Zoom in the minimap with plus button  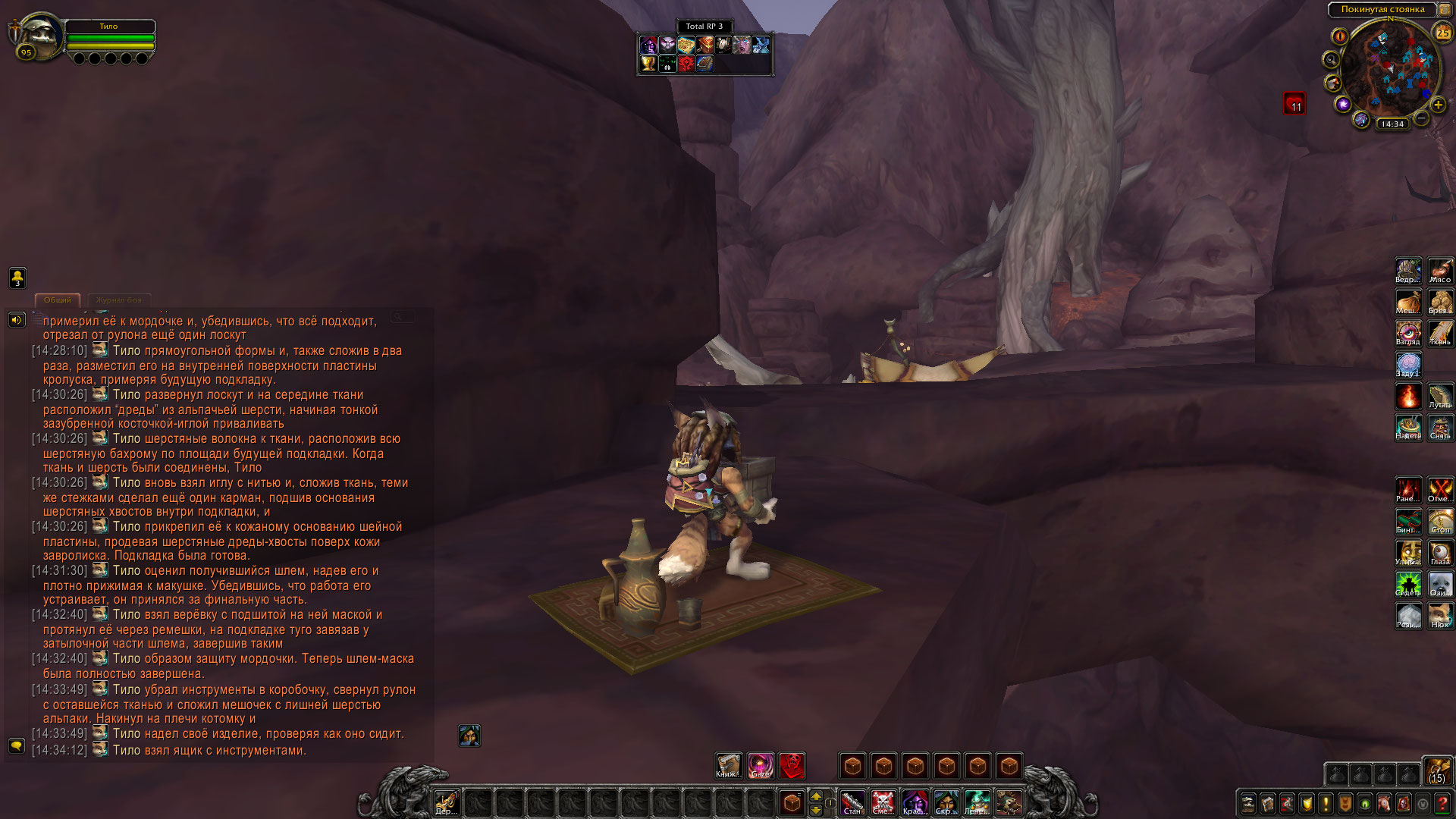[1438, 105]
